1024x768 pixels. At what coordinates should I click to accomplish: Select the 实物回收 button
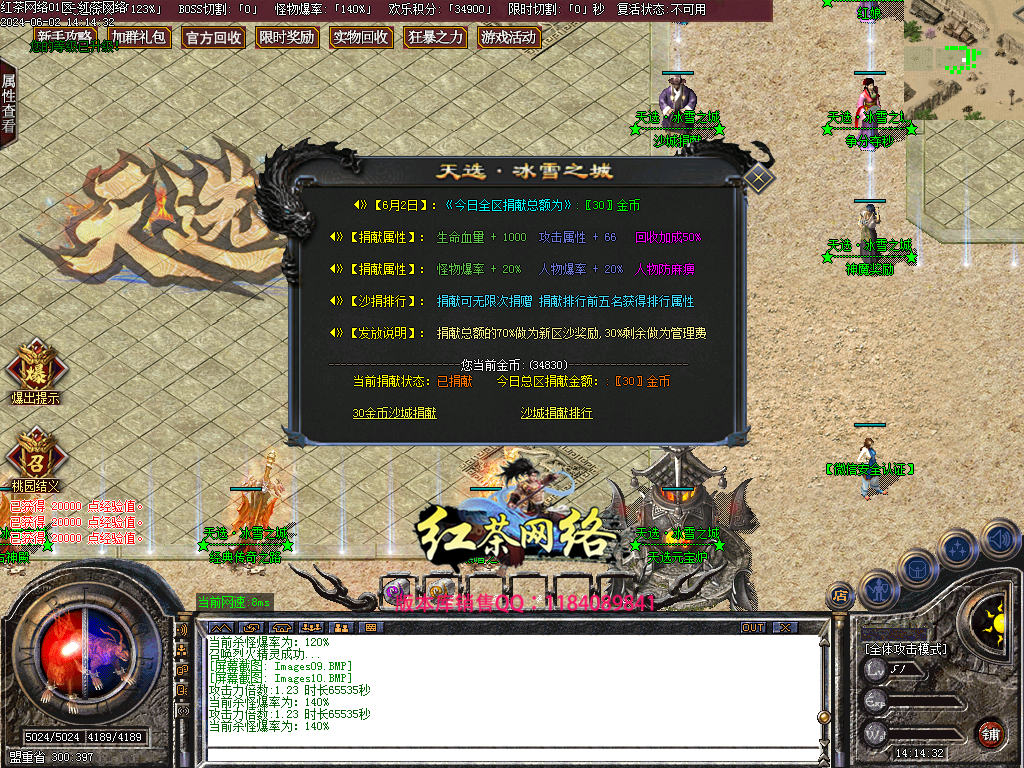coord(361,38)
